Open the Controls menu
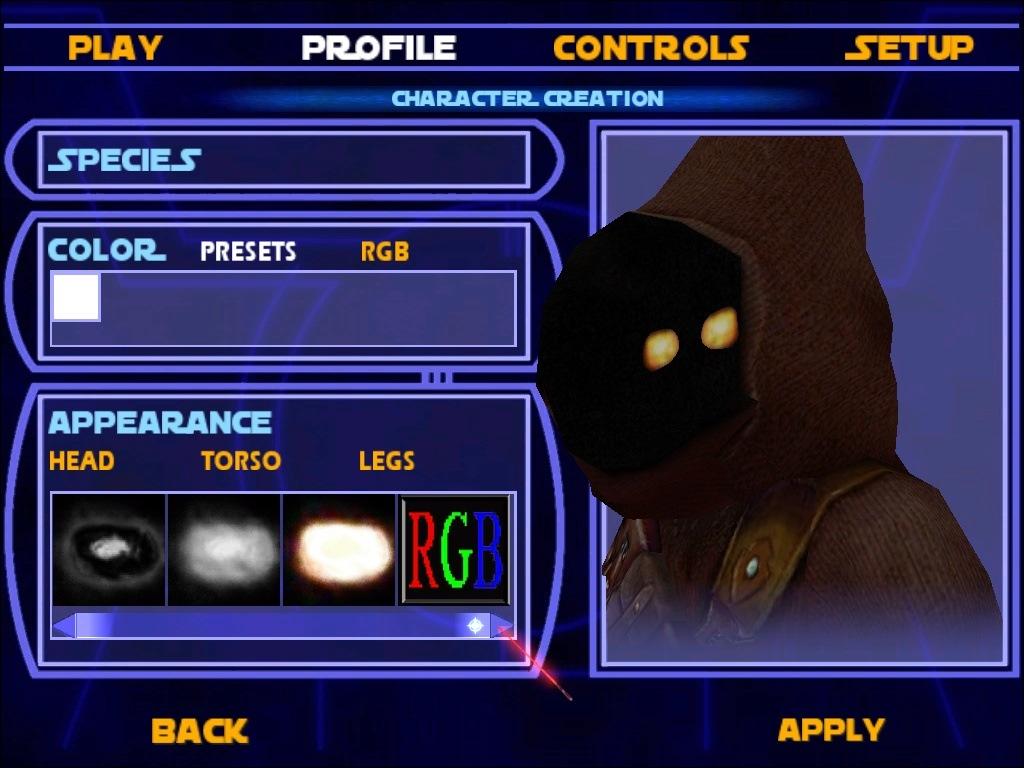The image size is (1024, 768). coord(650,48)
